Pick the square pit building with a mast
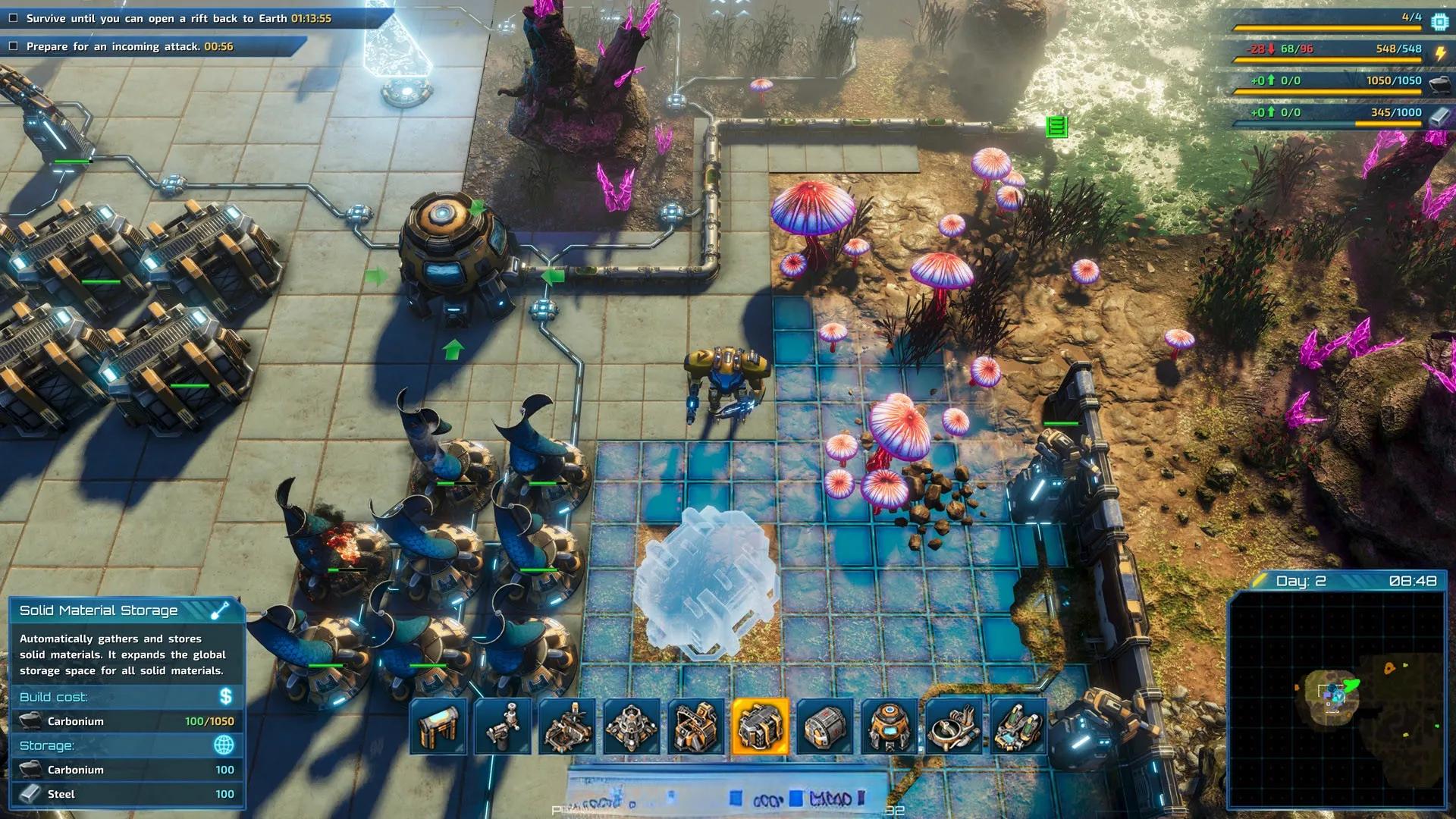 tap(567, 726)
